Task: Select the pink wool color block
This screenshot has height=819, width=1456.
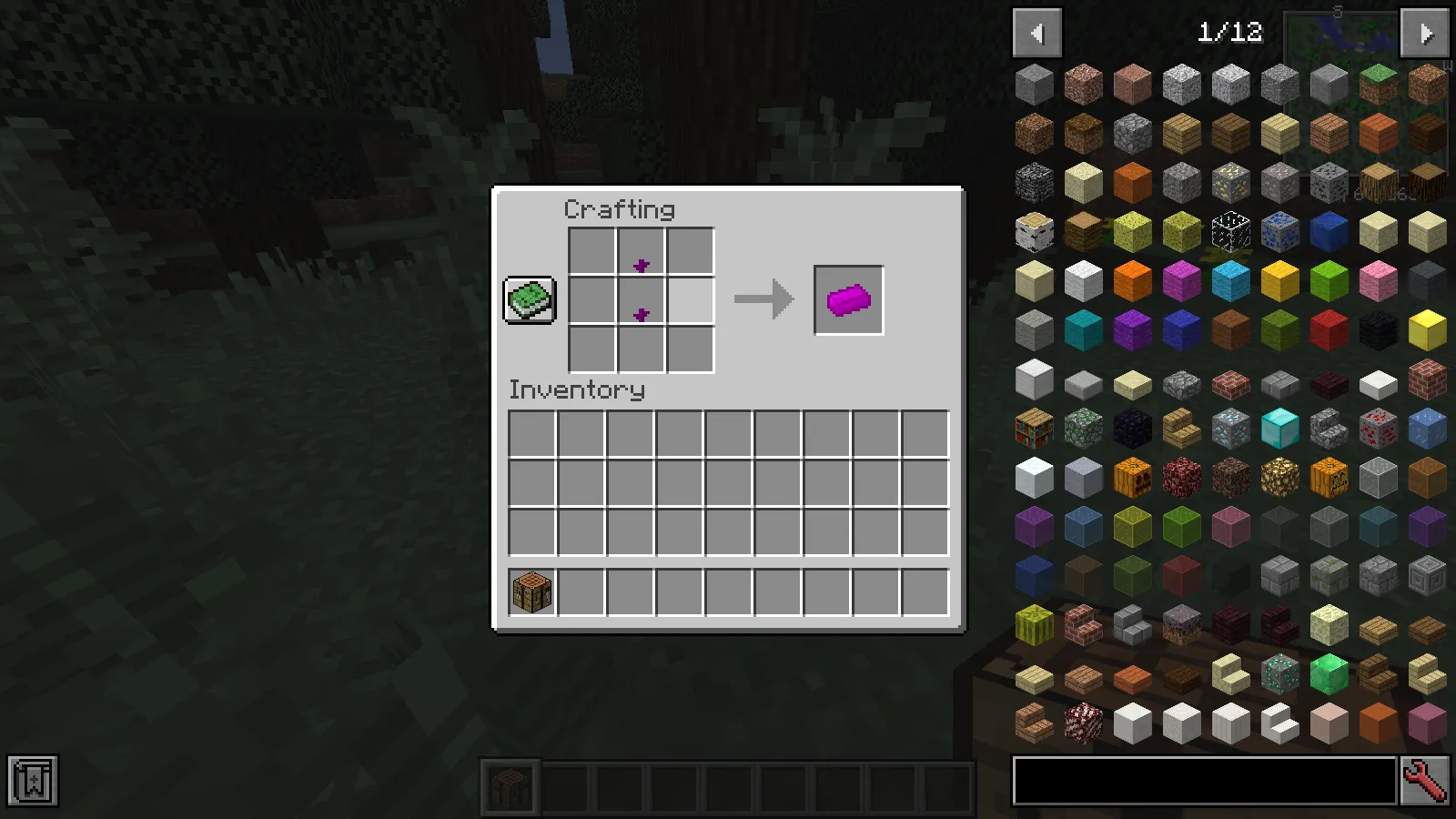Action: pyautogui.click(x=1377, y=281)
